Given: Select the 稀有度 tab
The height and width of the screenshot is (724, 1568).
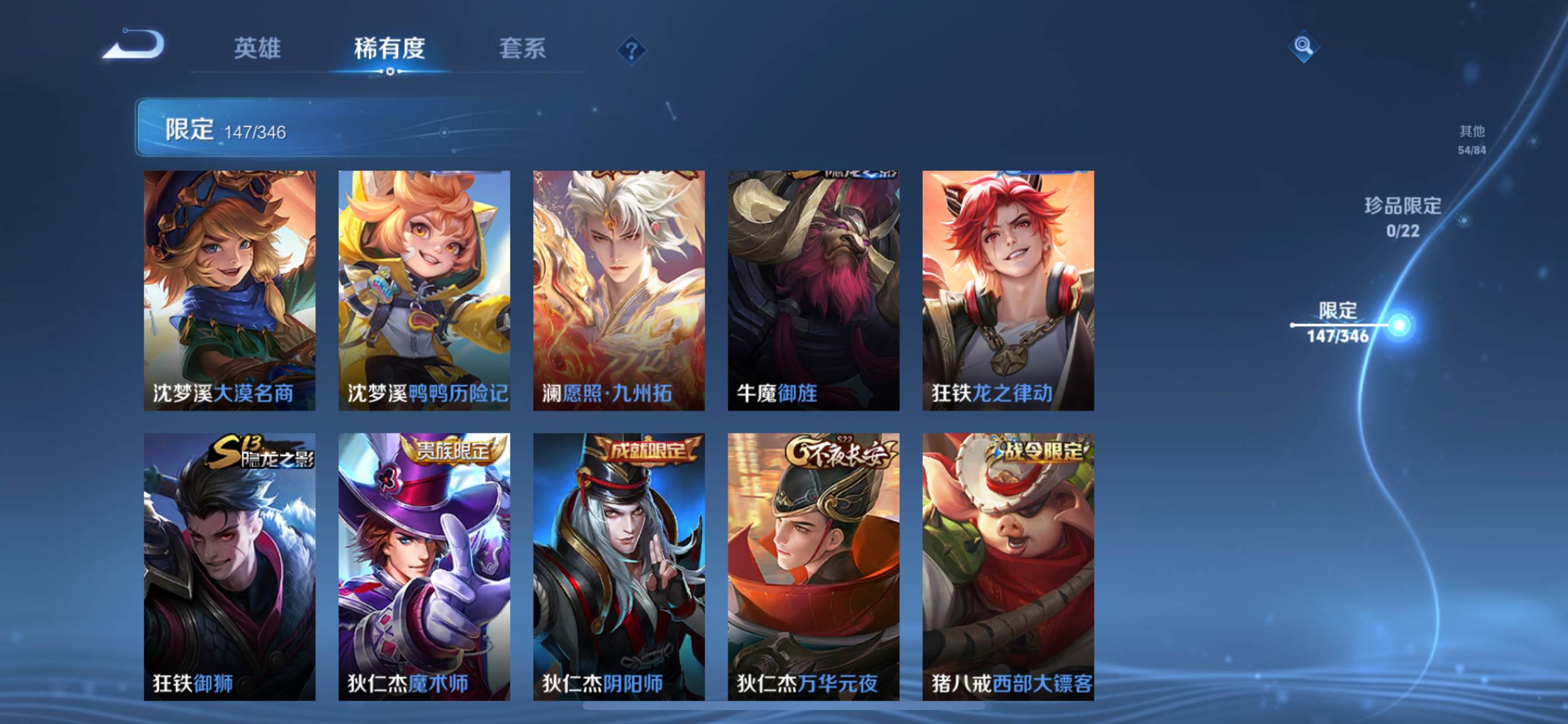Looking at the screenshot, I should (390, 48).
